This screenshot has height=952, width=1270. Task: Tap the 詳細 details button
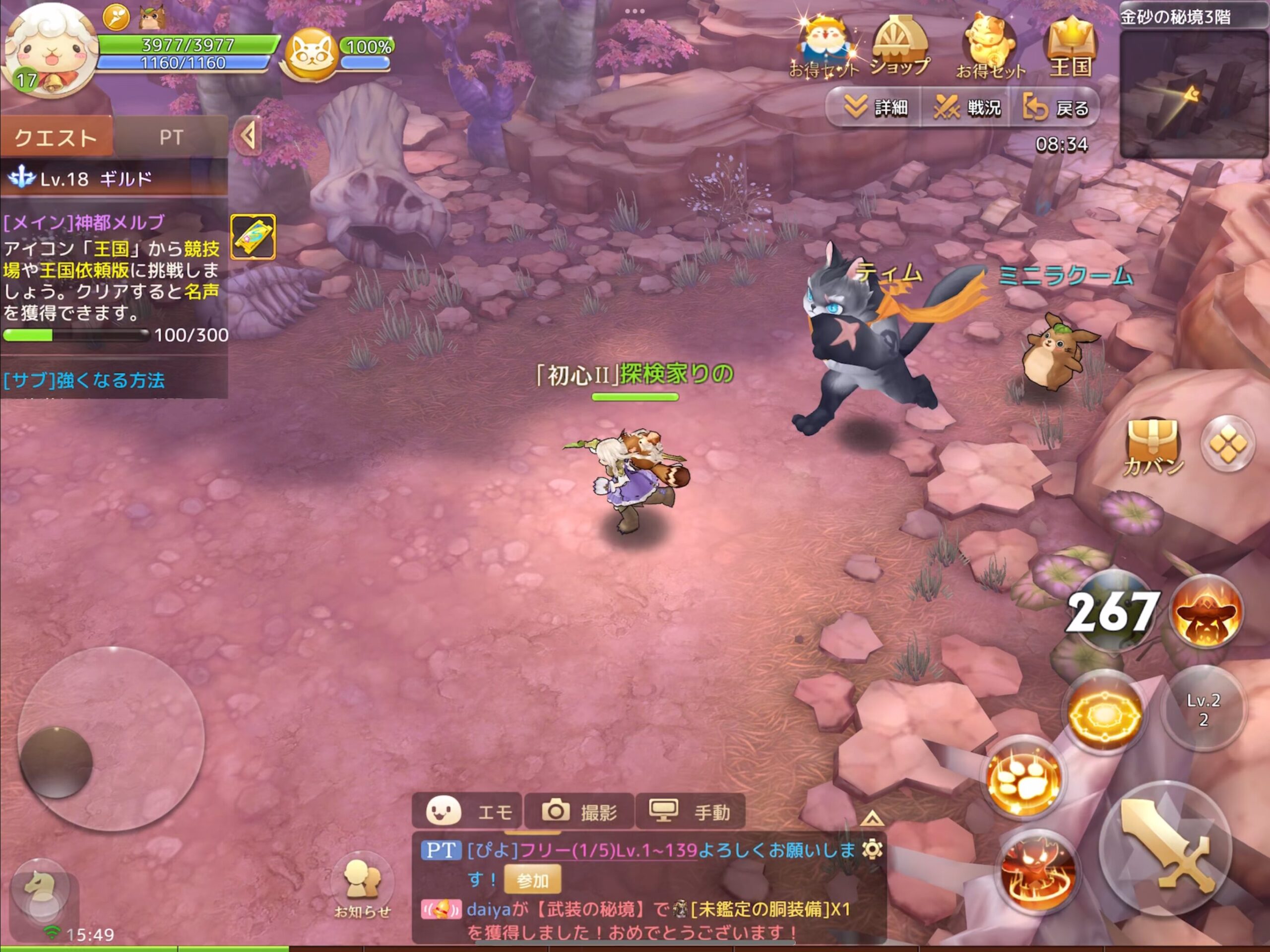pyautogui.click(x=876, y=107)
